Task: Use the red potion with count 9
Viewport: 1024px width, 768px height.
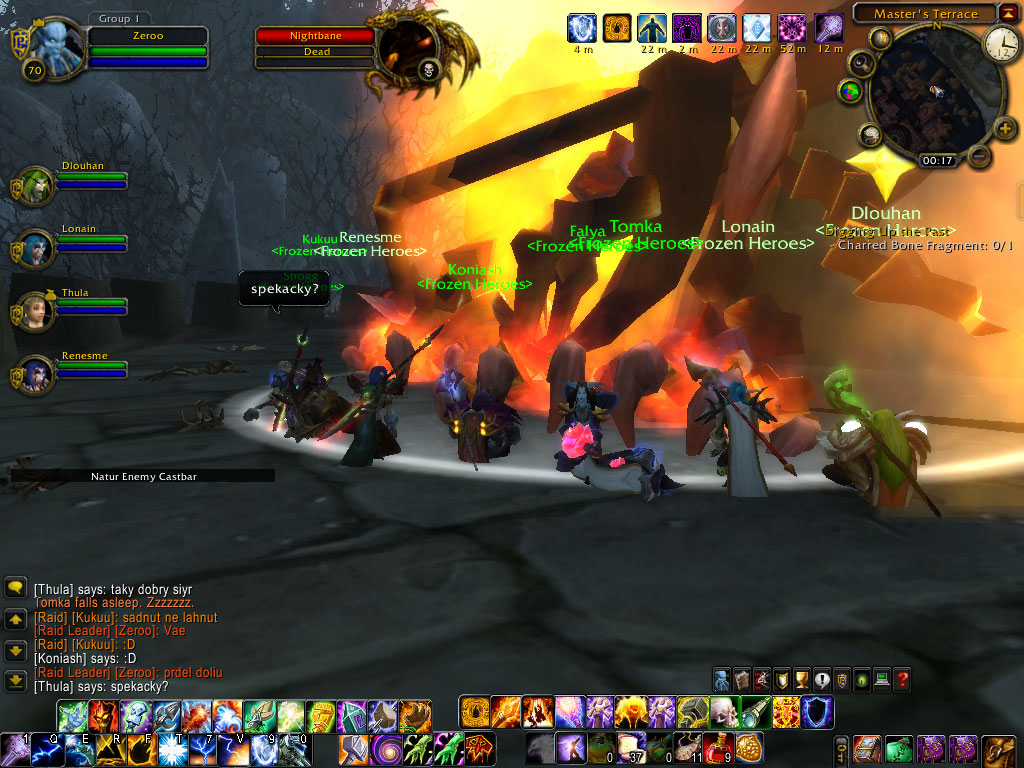Action: (x=718, y=747)
